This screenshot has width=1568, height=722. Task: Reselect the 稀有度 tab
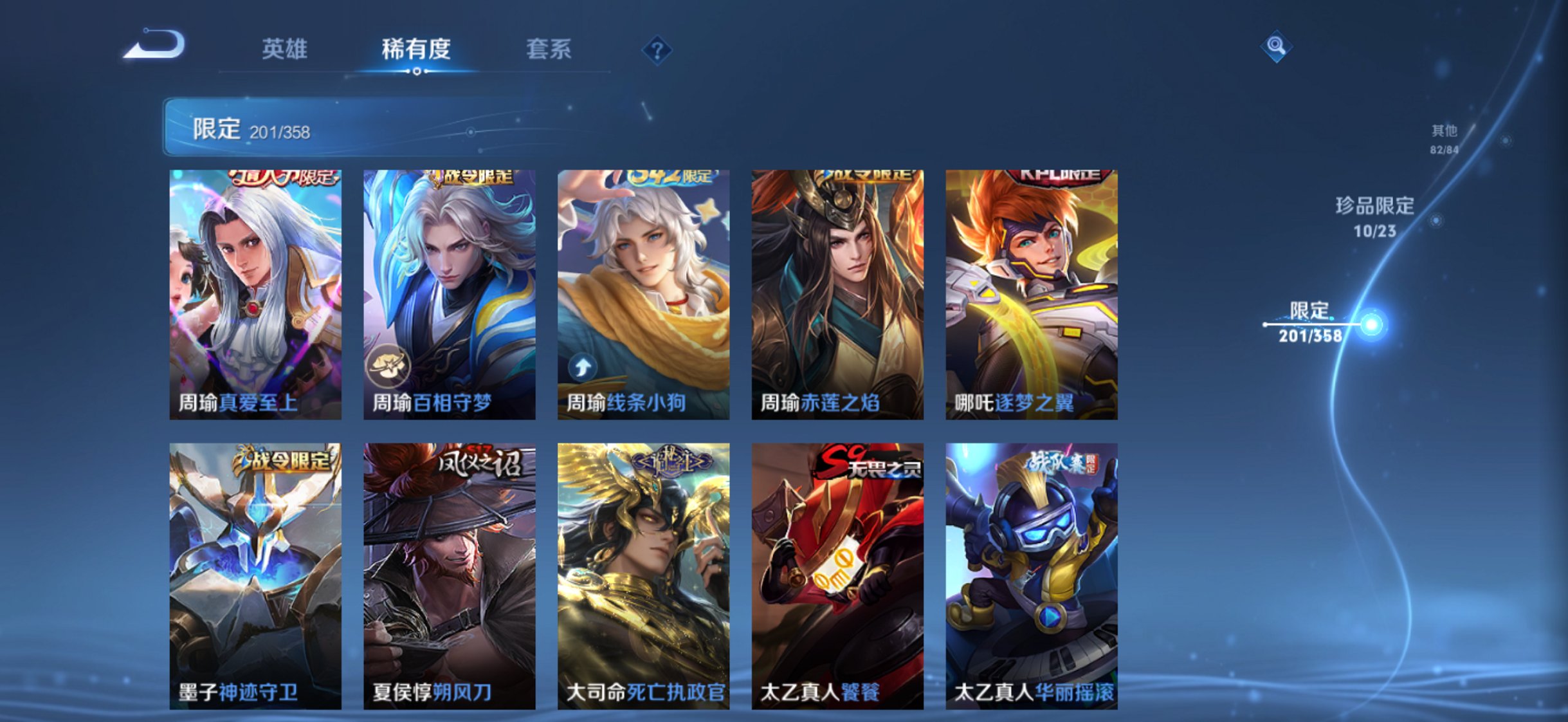[x=417, y=48]
